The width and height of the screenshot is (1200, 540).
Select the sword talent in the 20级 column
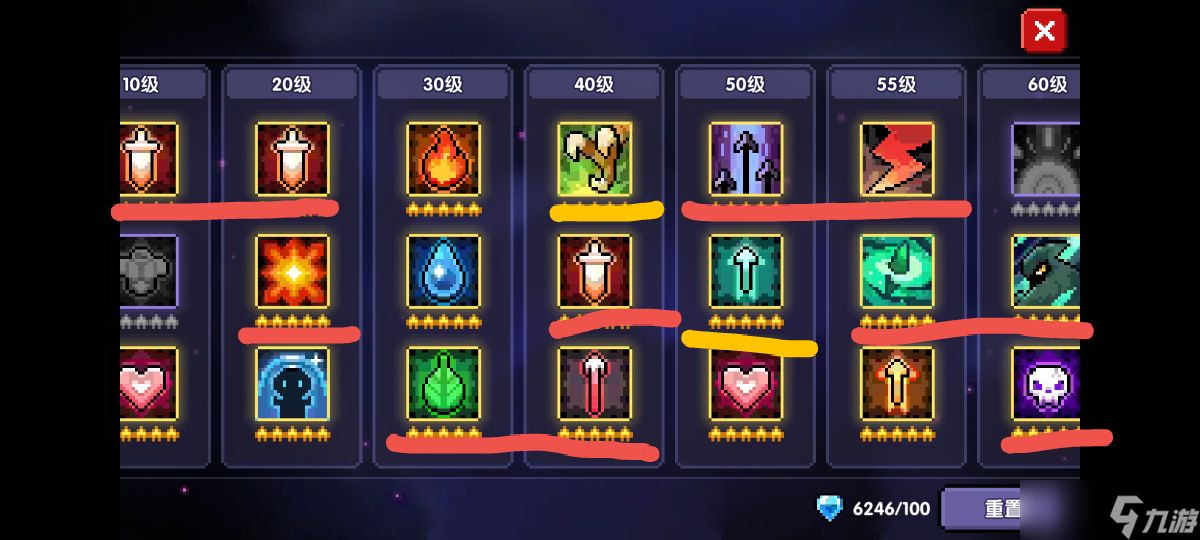[x=292, y=159]
